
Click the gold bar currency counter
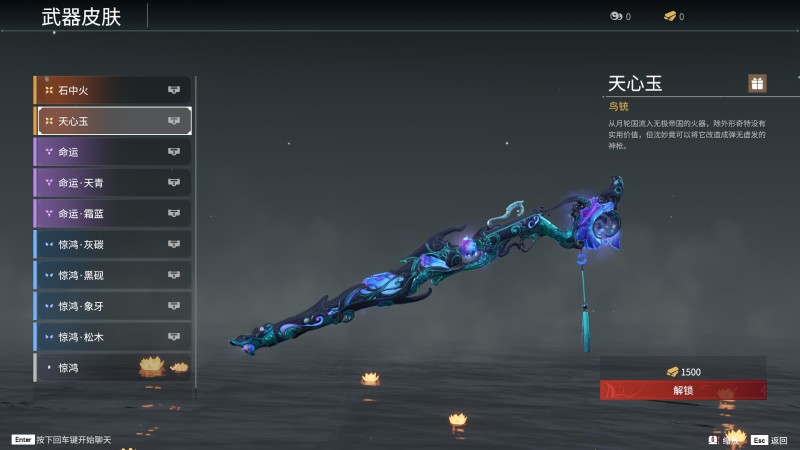pos(673,16)
